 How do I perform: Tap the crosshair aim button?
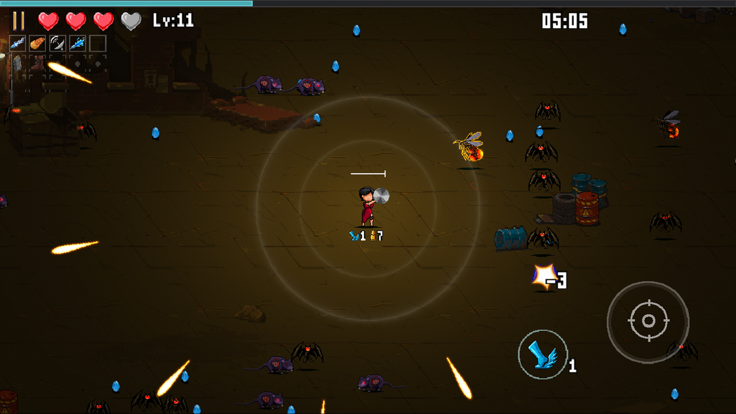point(647,321)
